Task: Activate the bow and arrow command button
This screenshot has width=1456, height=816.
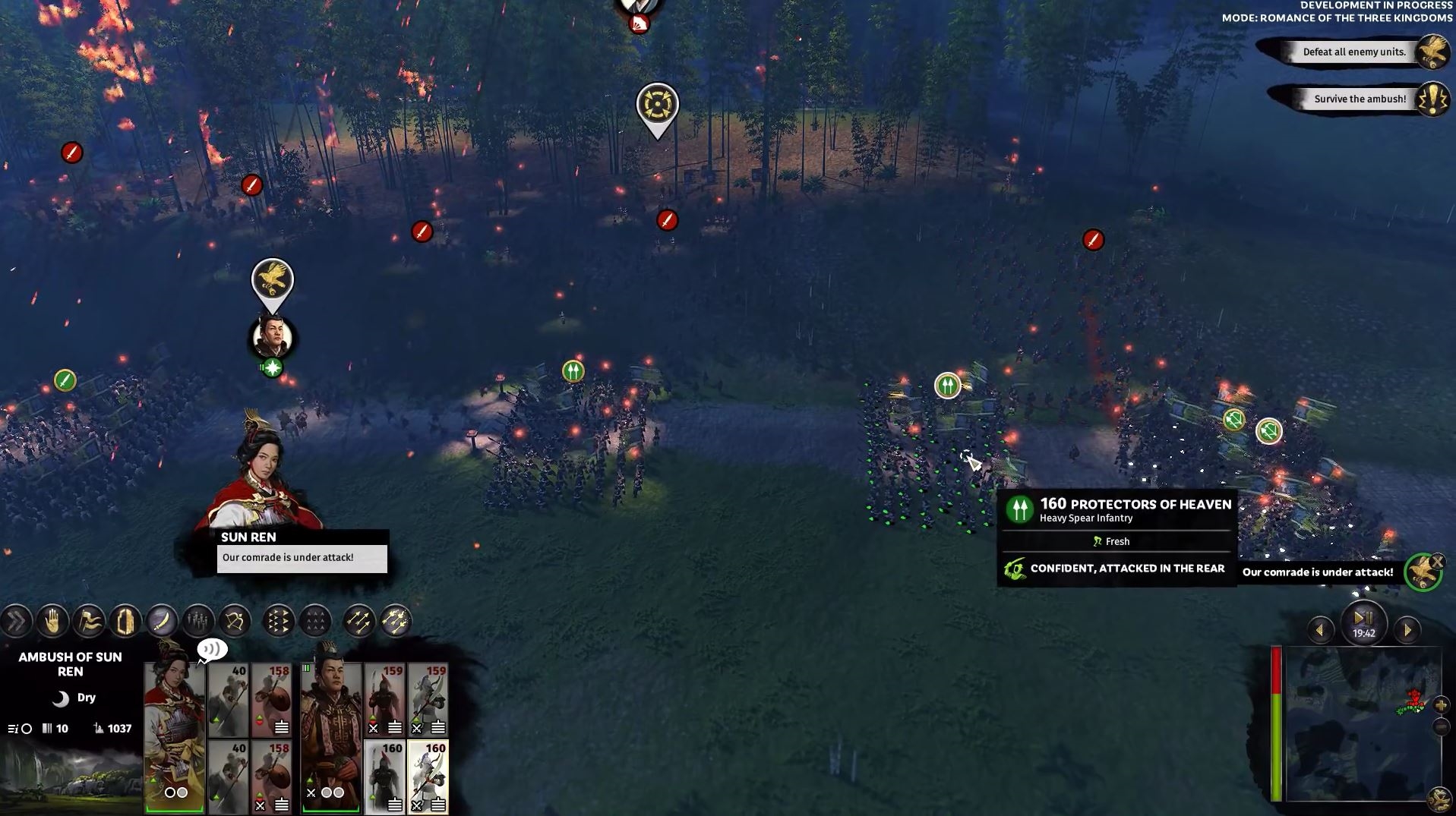Action: click(x=235, y=621)
